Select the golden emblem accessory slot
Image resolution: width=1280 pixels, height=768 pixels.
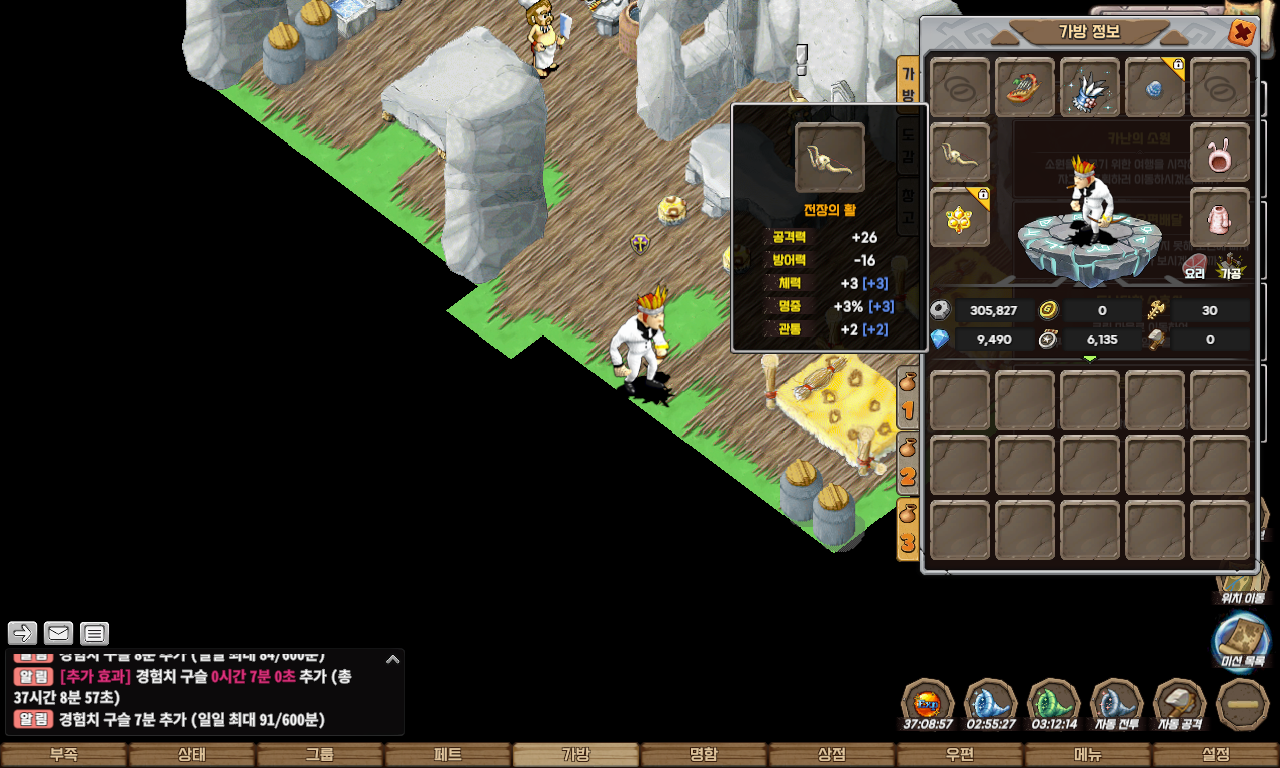coord(960,217)
